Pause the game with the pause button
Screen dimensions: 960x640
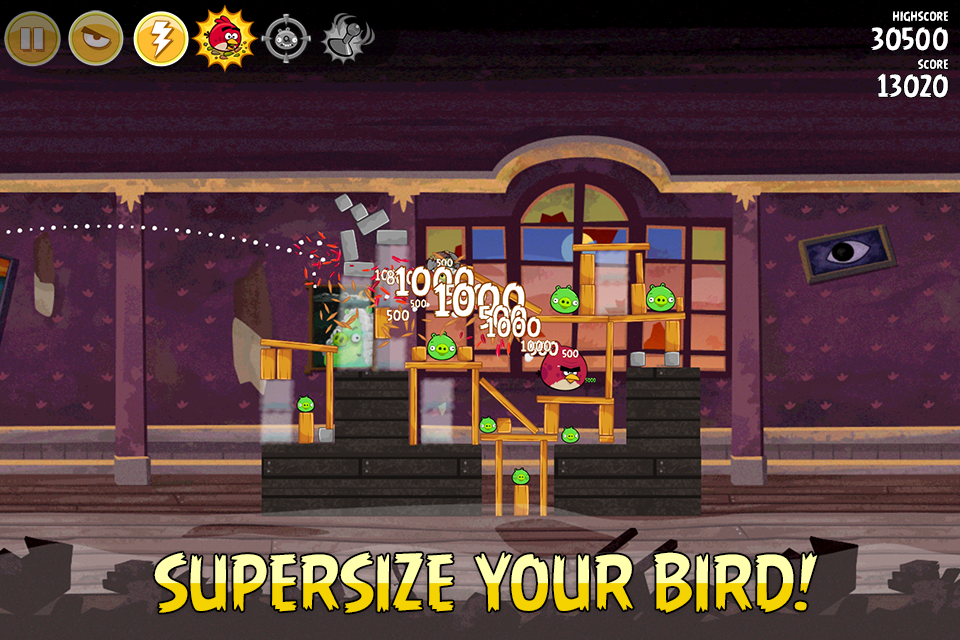click(32, 38)
